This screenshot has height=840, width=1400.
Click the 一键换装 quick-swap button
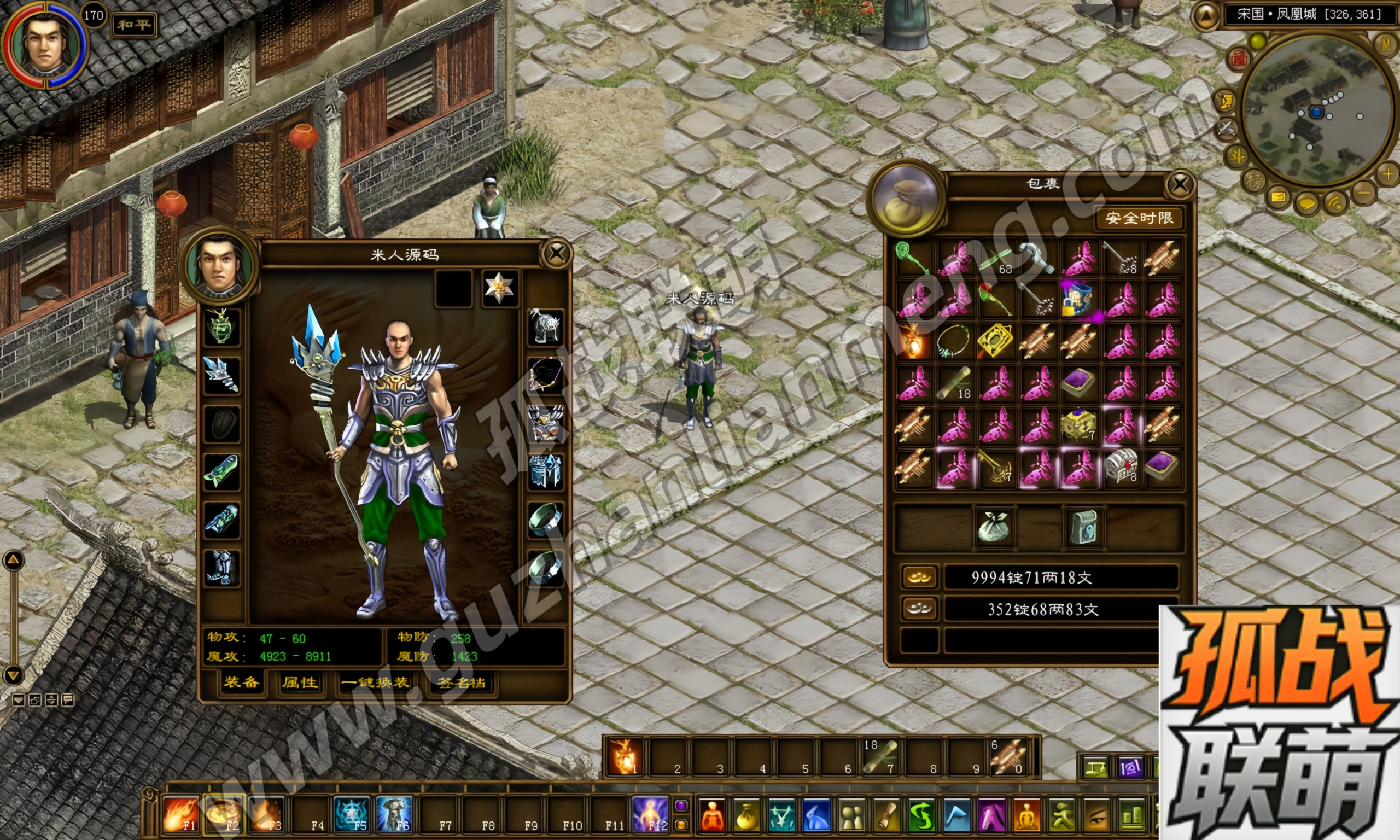click(x=375, y=682)
